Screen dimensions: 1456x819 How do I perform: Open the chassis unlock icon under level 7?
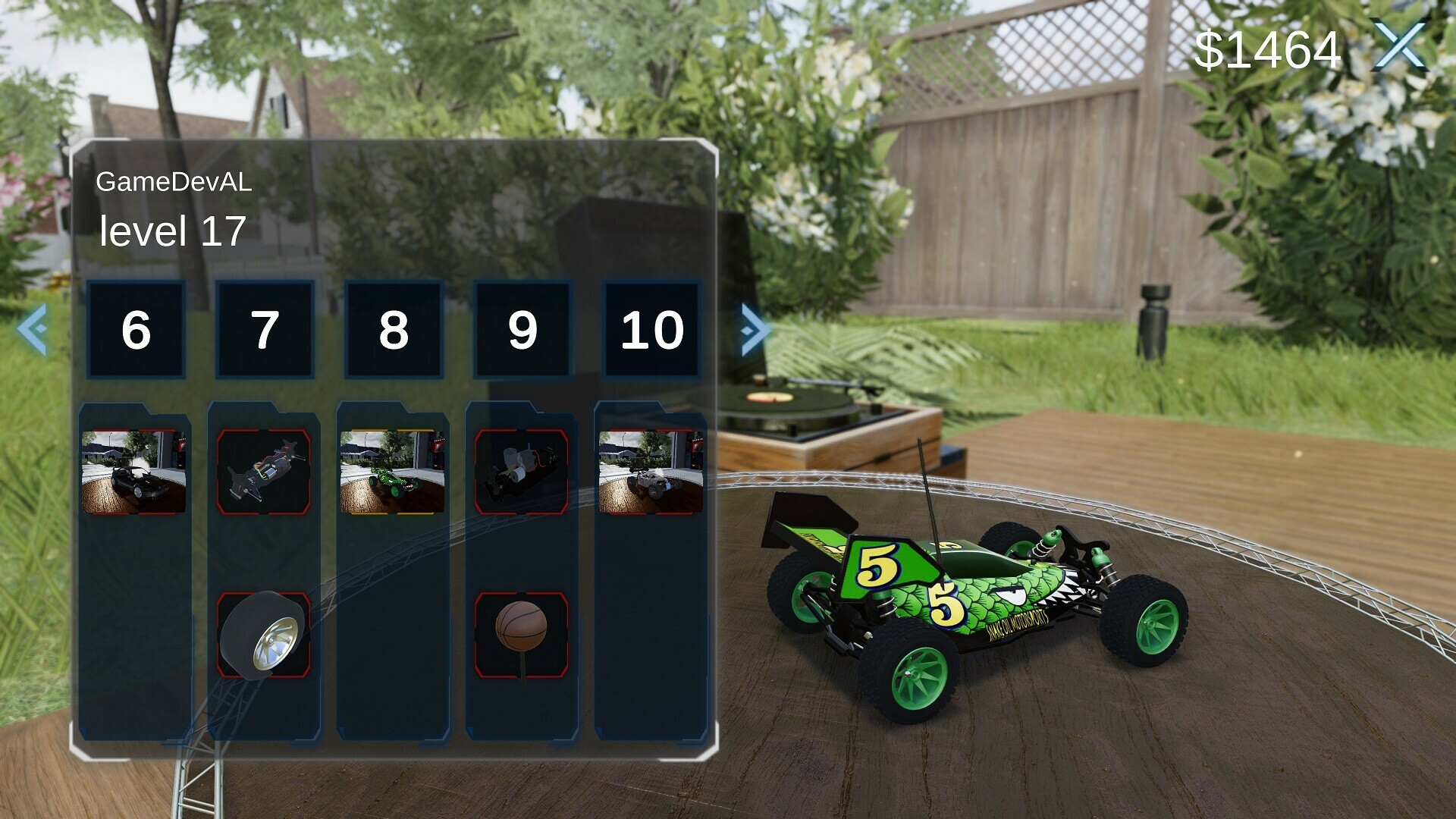pyautogui.click(x=264, y=470)
